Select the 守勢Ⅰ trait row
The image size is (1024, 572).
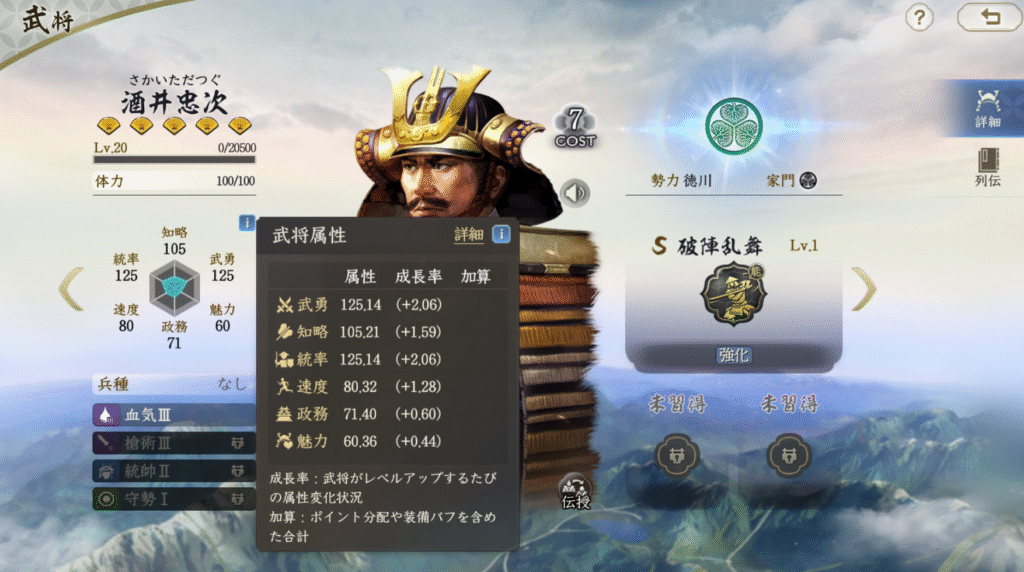coord(165,498)
